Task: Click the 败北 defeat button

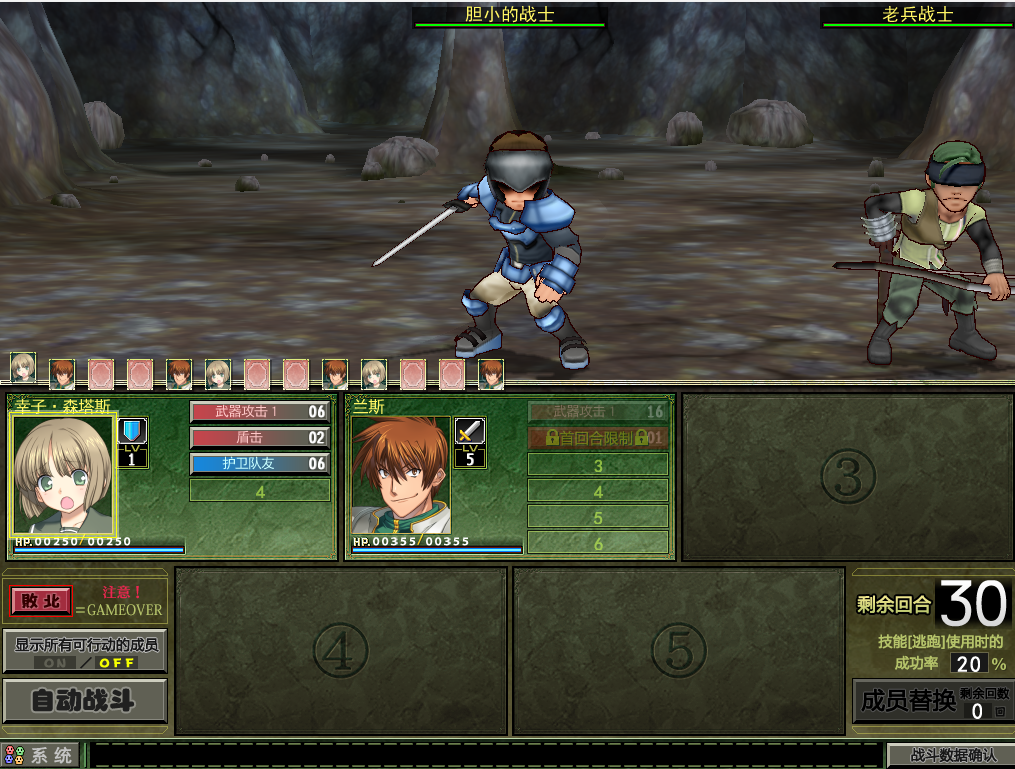Action: [41, 601]
